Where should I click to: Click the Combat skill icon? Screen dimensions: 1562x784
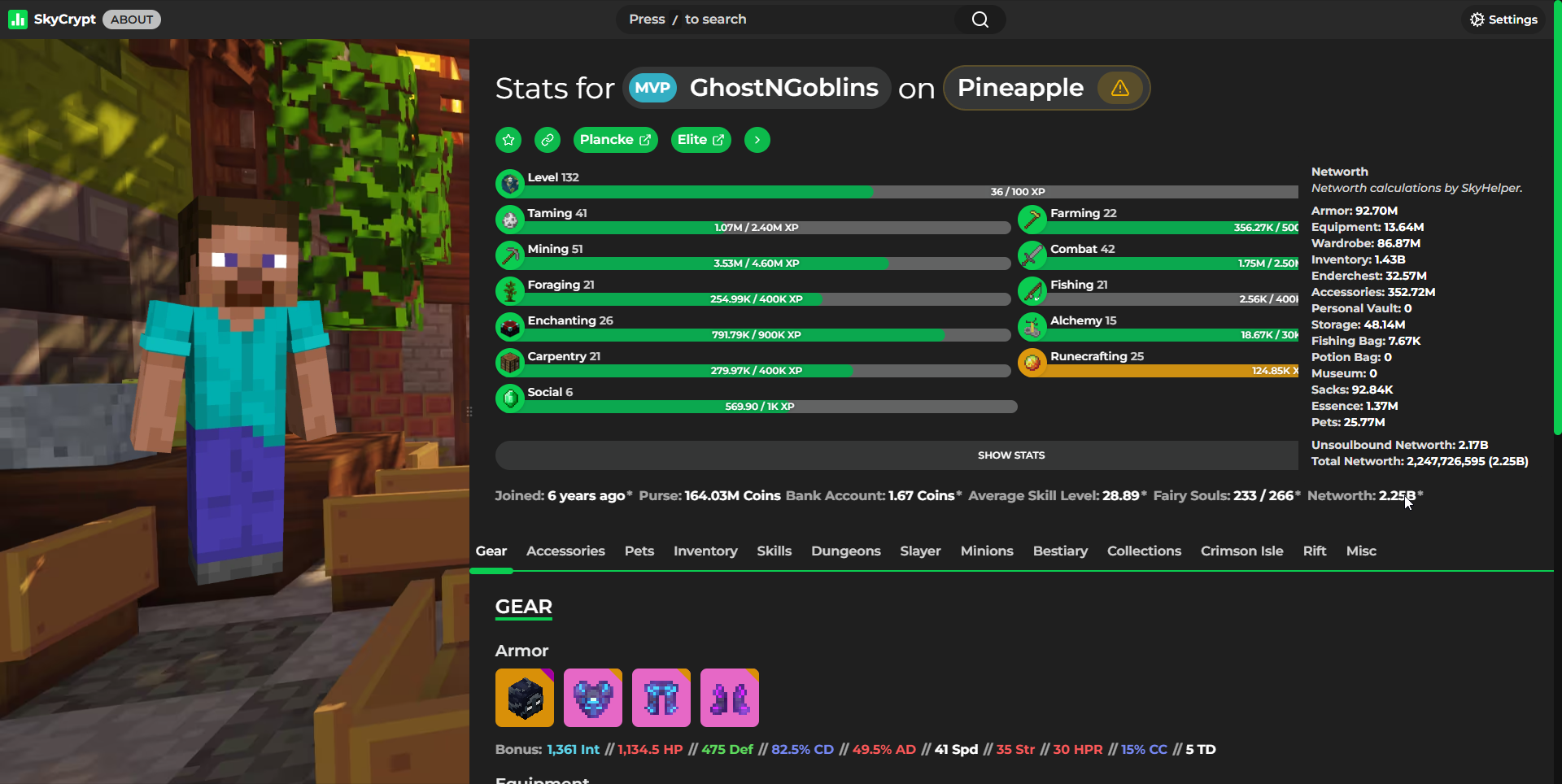1032,255
